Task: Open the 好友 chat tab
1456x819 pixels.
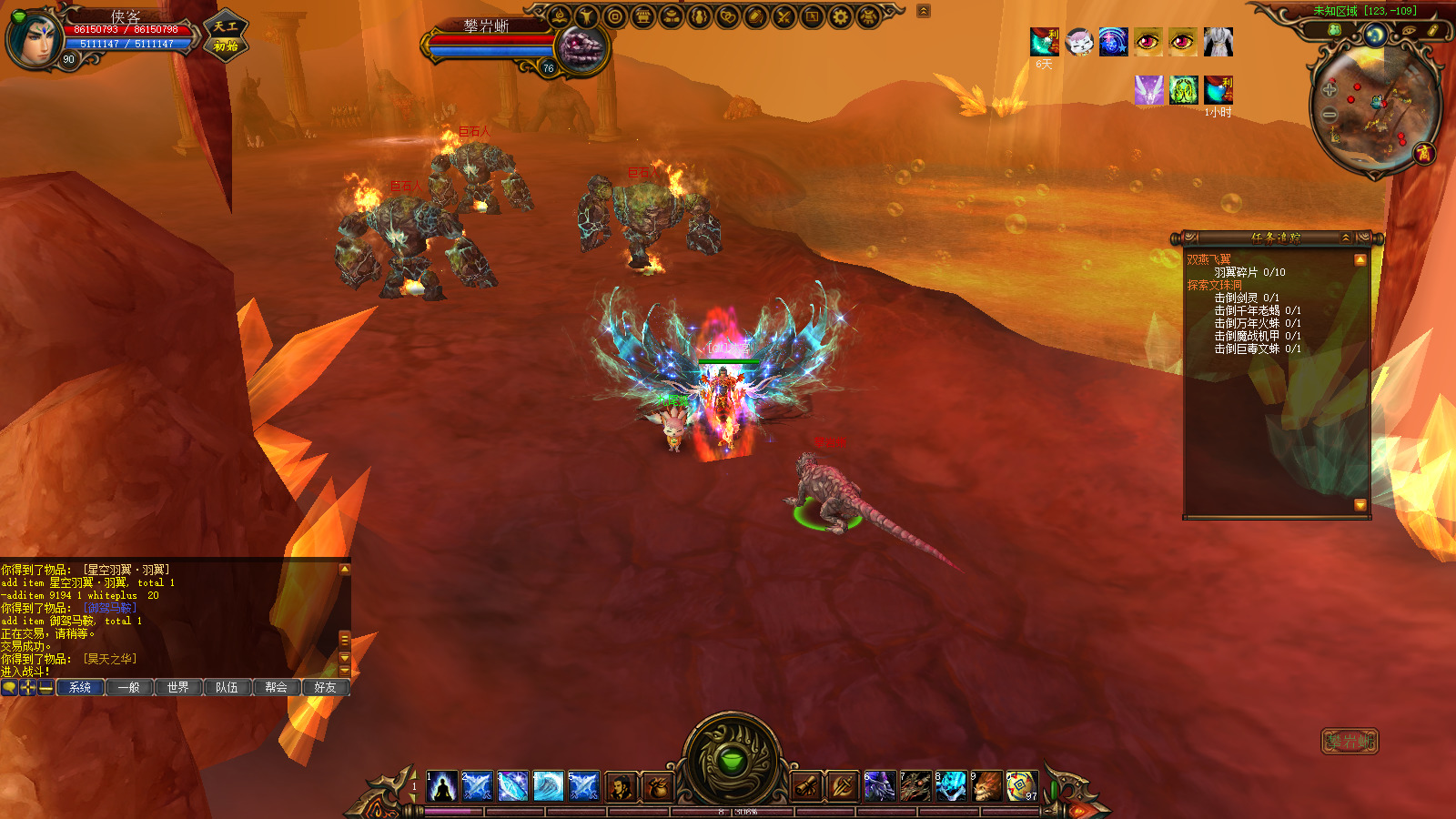Action: click(x=325, y=687)
